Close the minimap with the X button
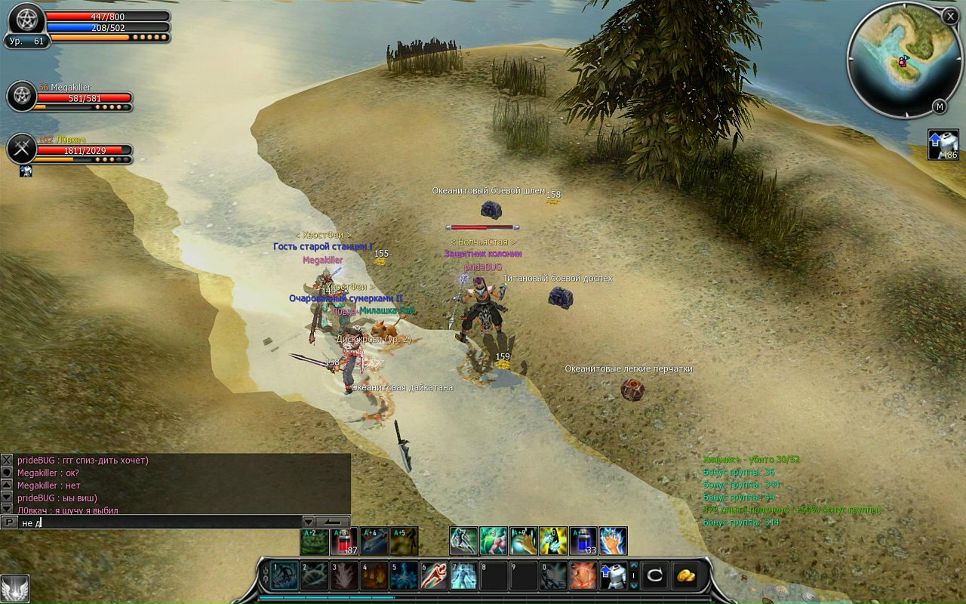Screen dimensions: 966x604 [950, 16]
